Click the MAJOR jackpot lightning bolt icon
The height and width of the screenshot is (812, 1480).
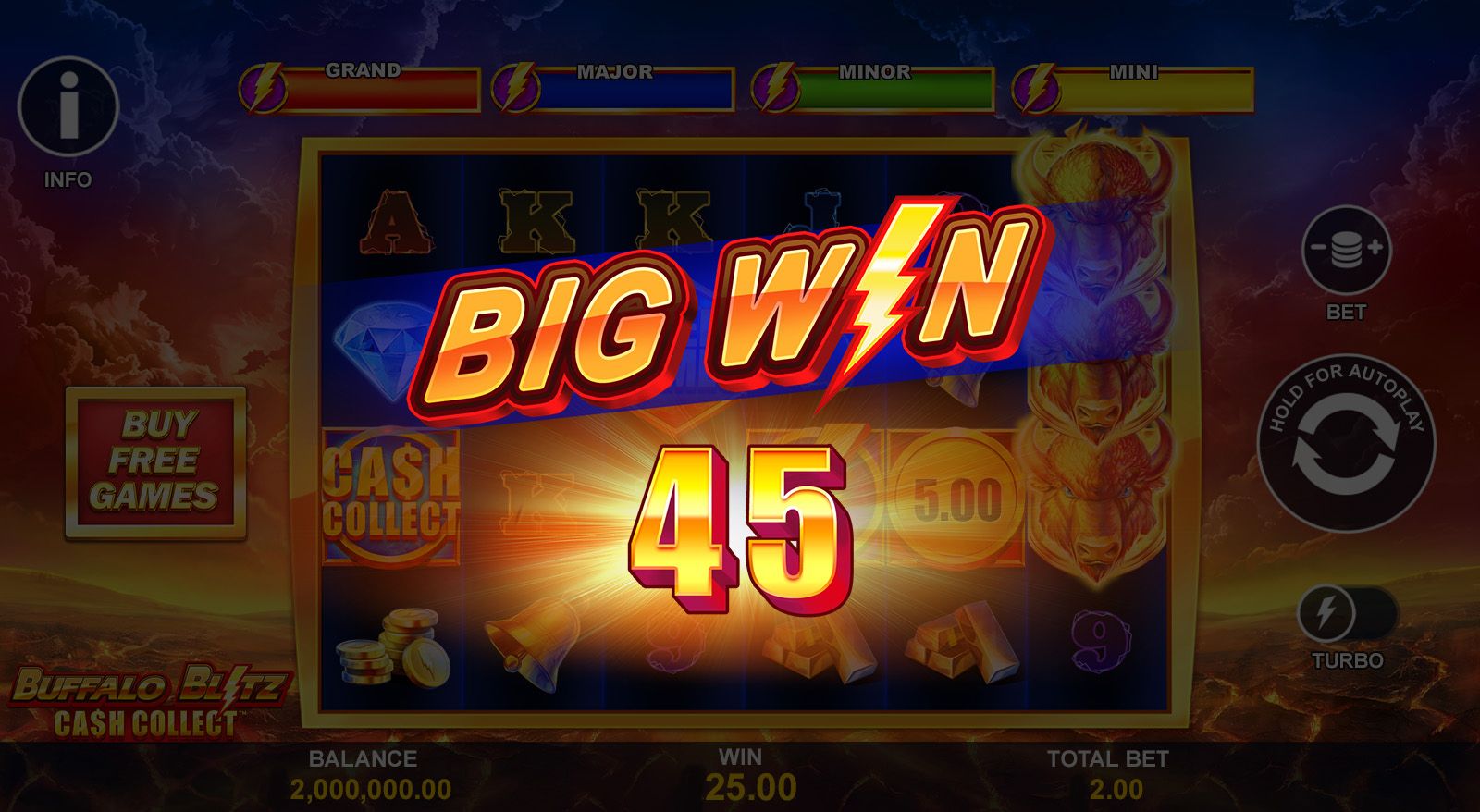coord(519,87)
